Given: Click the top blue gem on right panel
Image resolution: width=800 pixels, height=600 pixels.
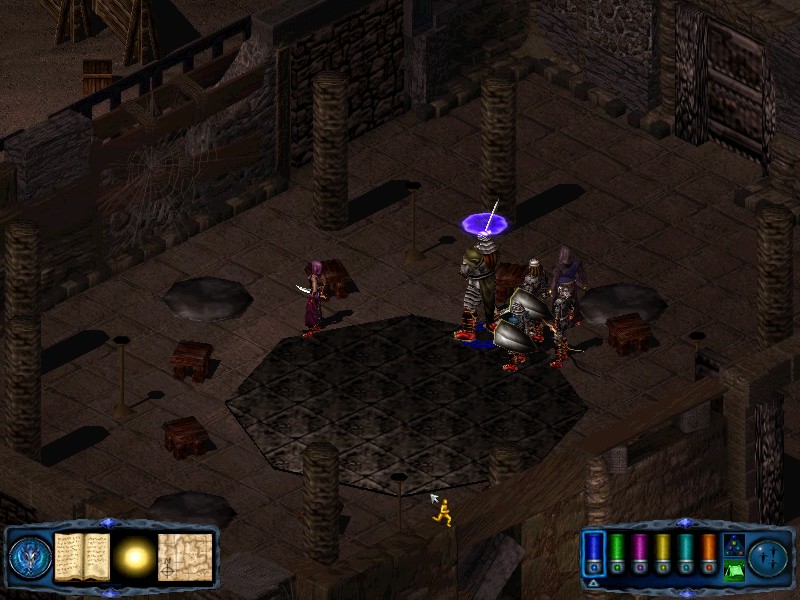Looking at the screenshot, I should (x=684, y=523).
